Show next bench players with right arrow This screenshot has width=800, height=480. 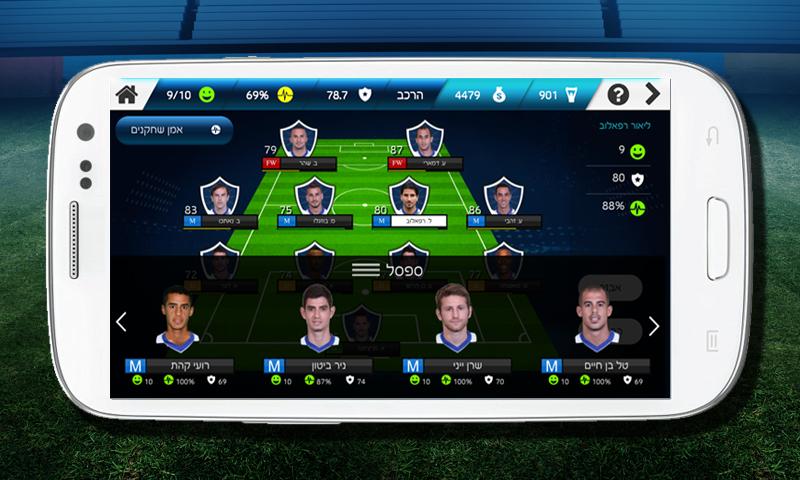(x=654, y=326)
